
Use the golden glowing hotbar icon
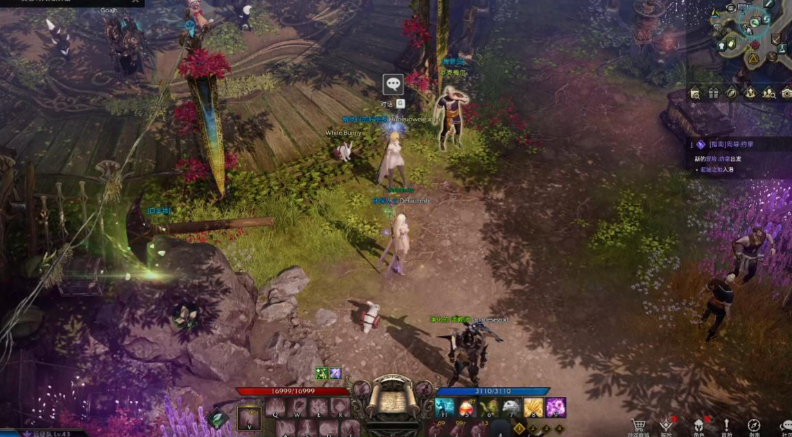pyautogui.click(x=534, y=407)
